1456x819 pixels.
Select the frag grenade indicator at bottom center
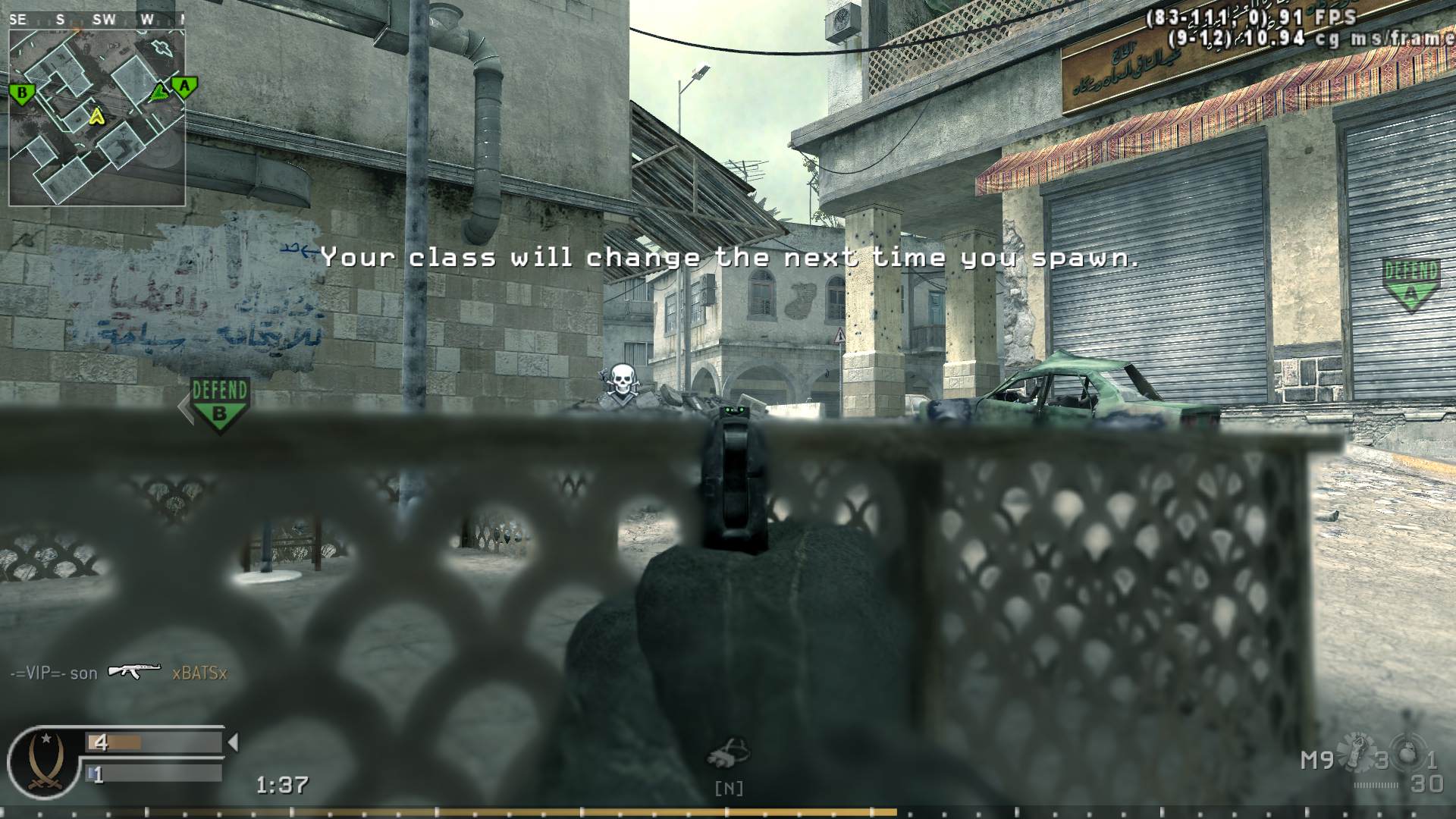[x=728, y=754]
